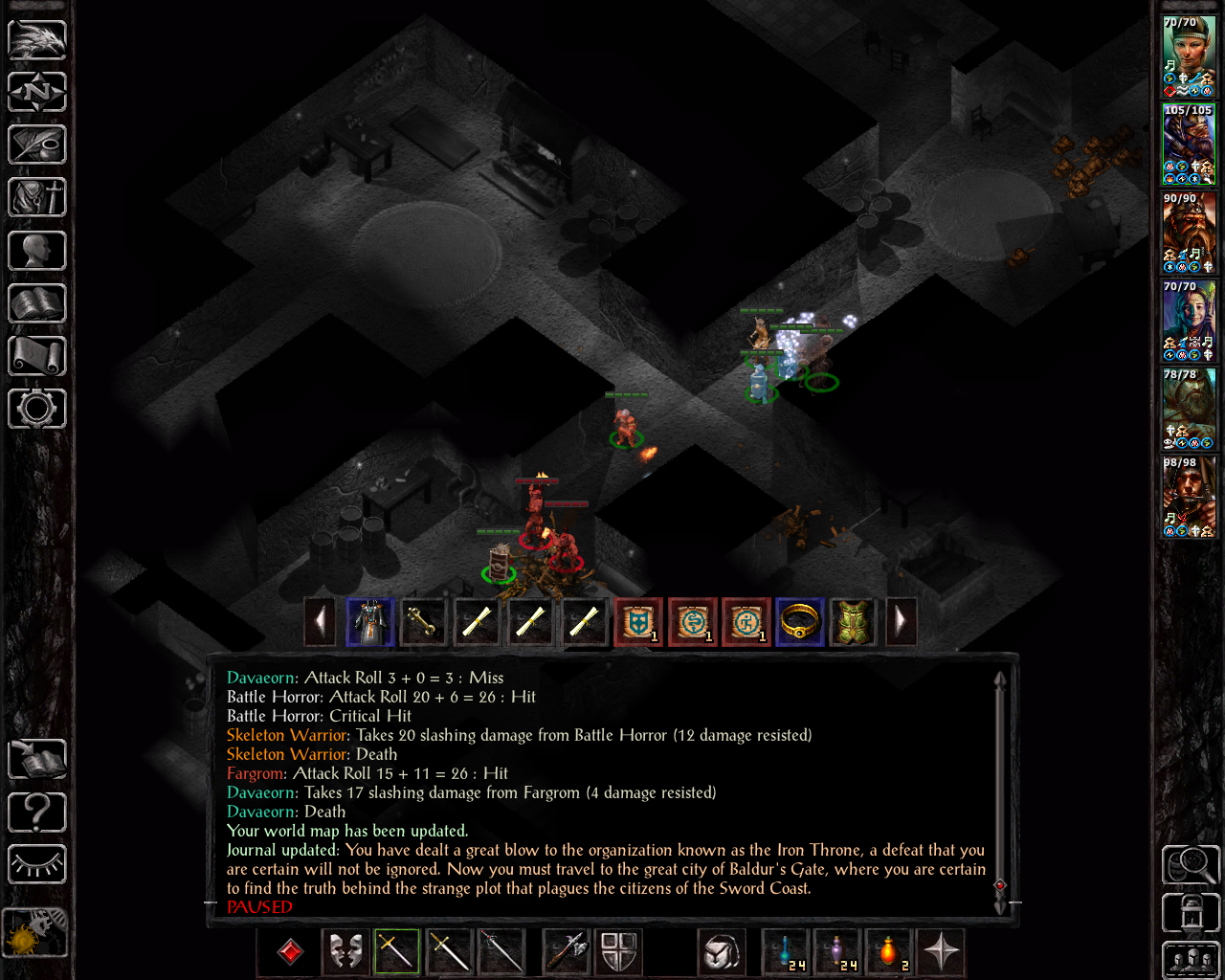Open the mage spellbook
This screenshot has height=980, width=1225.
pos(37,303)
